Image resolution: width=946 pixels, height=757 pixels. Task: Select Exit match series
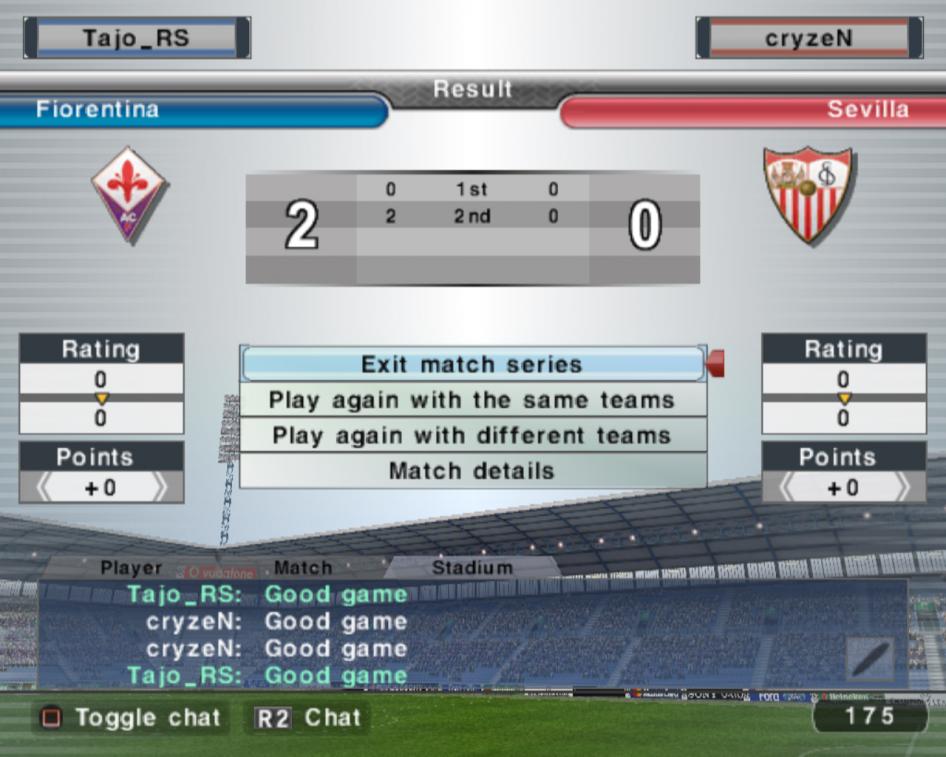click(472, 364)
